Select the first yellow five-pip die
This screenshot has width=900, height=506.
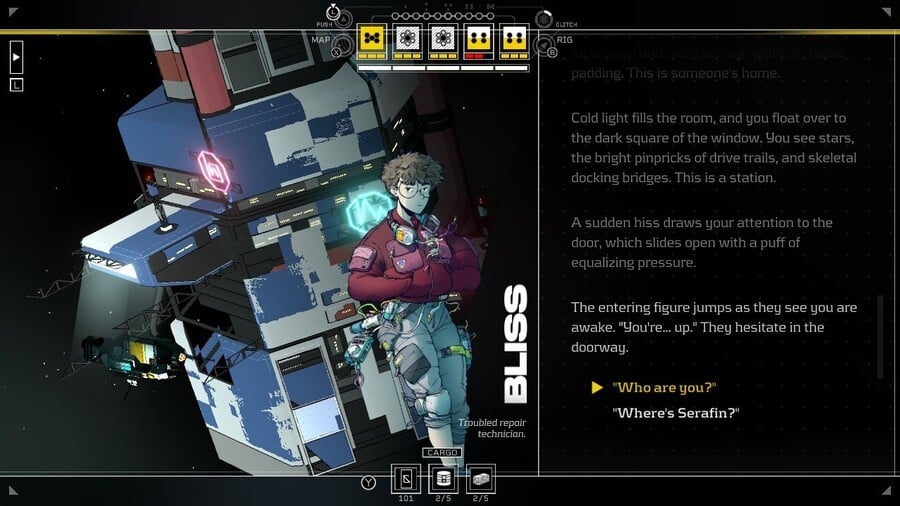pos(372,40)
